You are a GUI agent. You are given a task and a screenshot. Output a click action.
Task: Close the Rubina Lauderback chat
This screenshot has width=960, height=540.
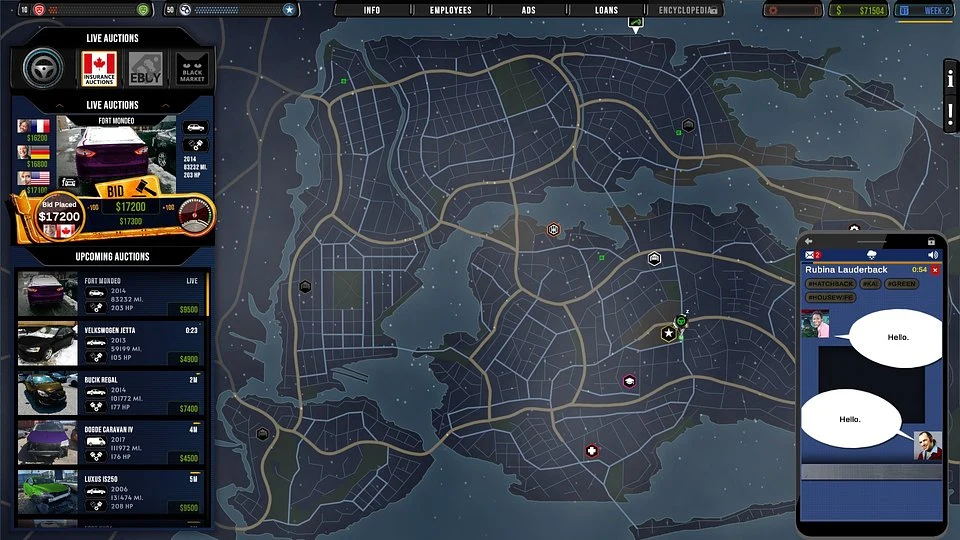coord(935,270)
